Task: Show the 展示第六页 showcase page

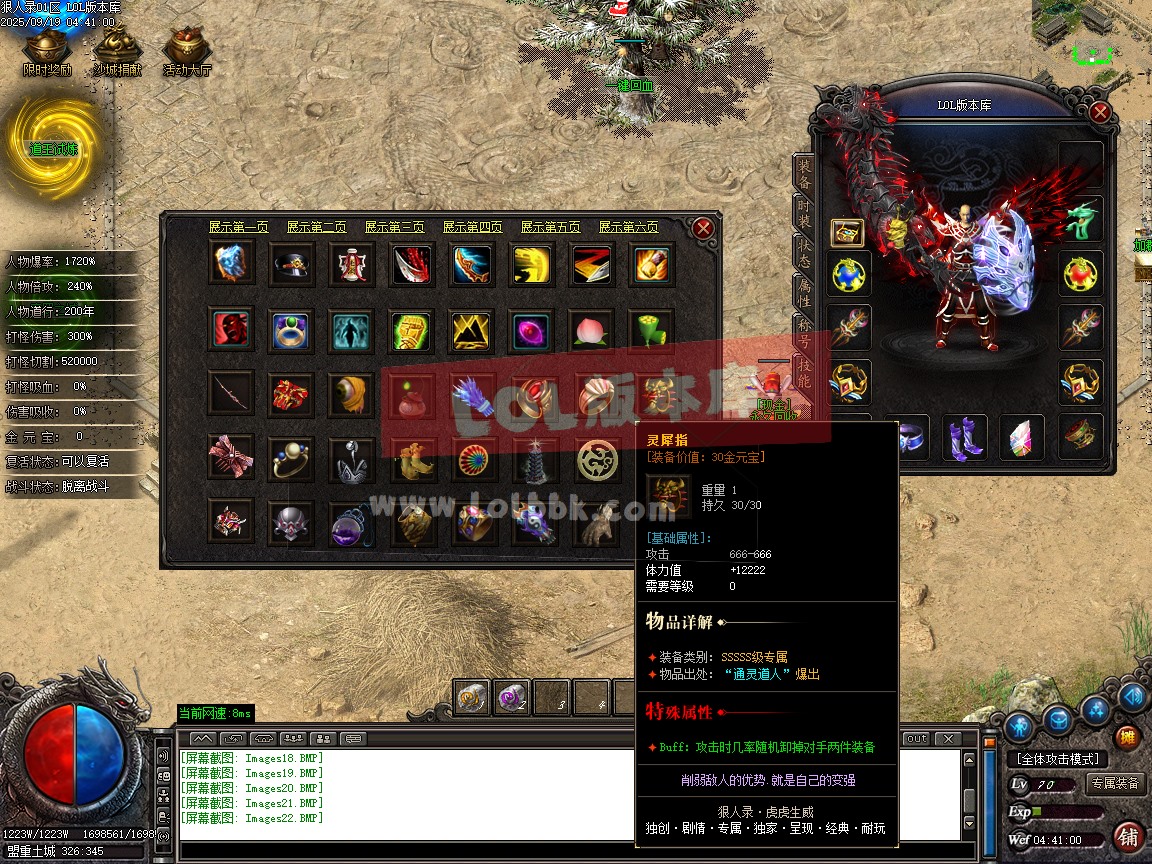Action: coord(628,228)
